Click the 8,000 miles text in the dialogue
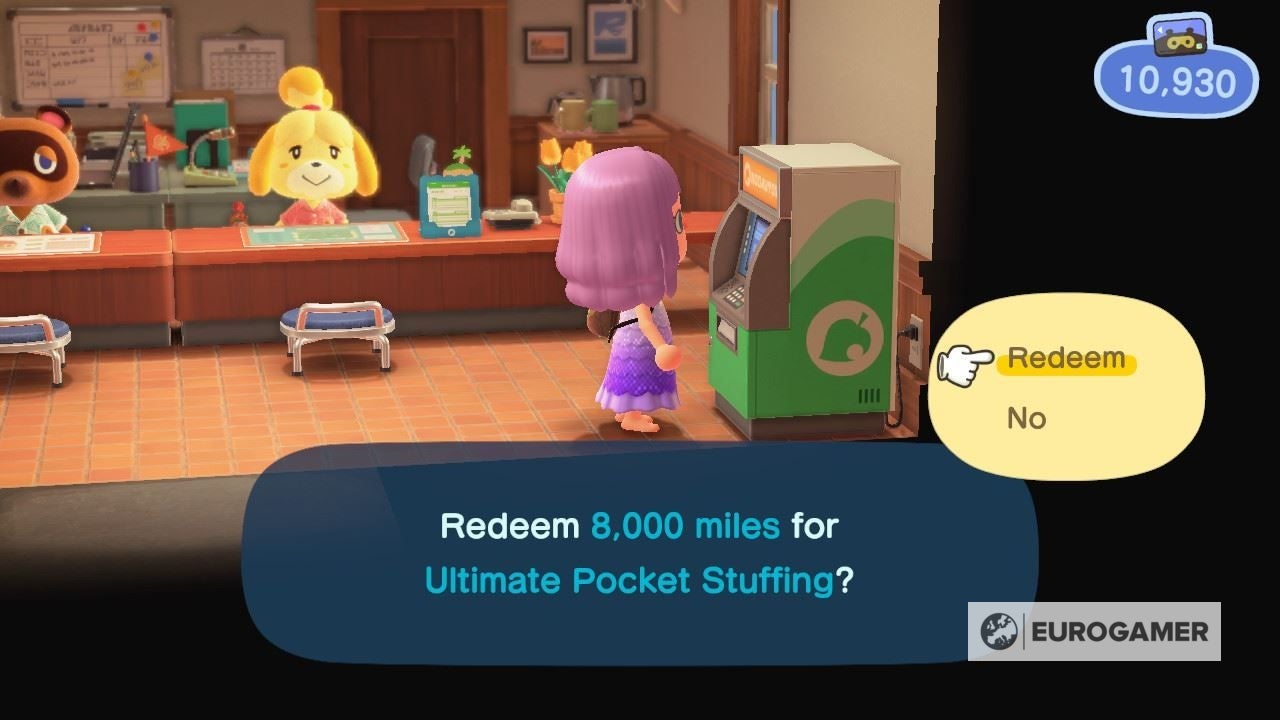The height and width of the screenshot is (720, 1280). 686,527
